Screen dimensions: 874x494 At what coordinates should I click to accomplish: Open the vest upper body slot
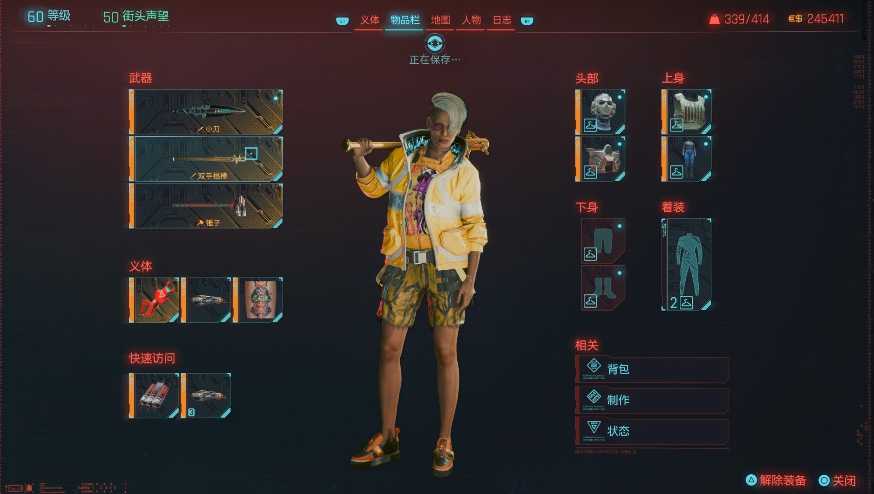pyautogui.click(x=688, y=111)
